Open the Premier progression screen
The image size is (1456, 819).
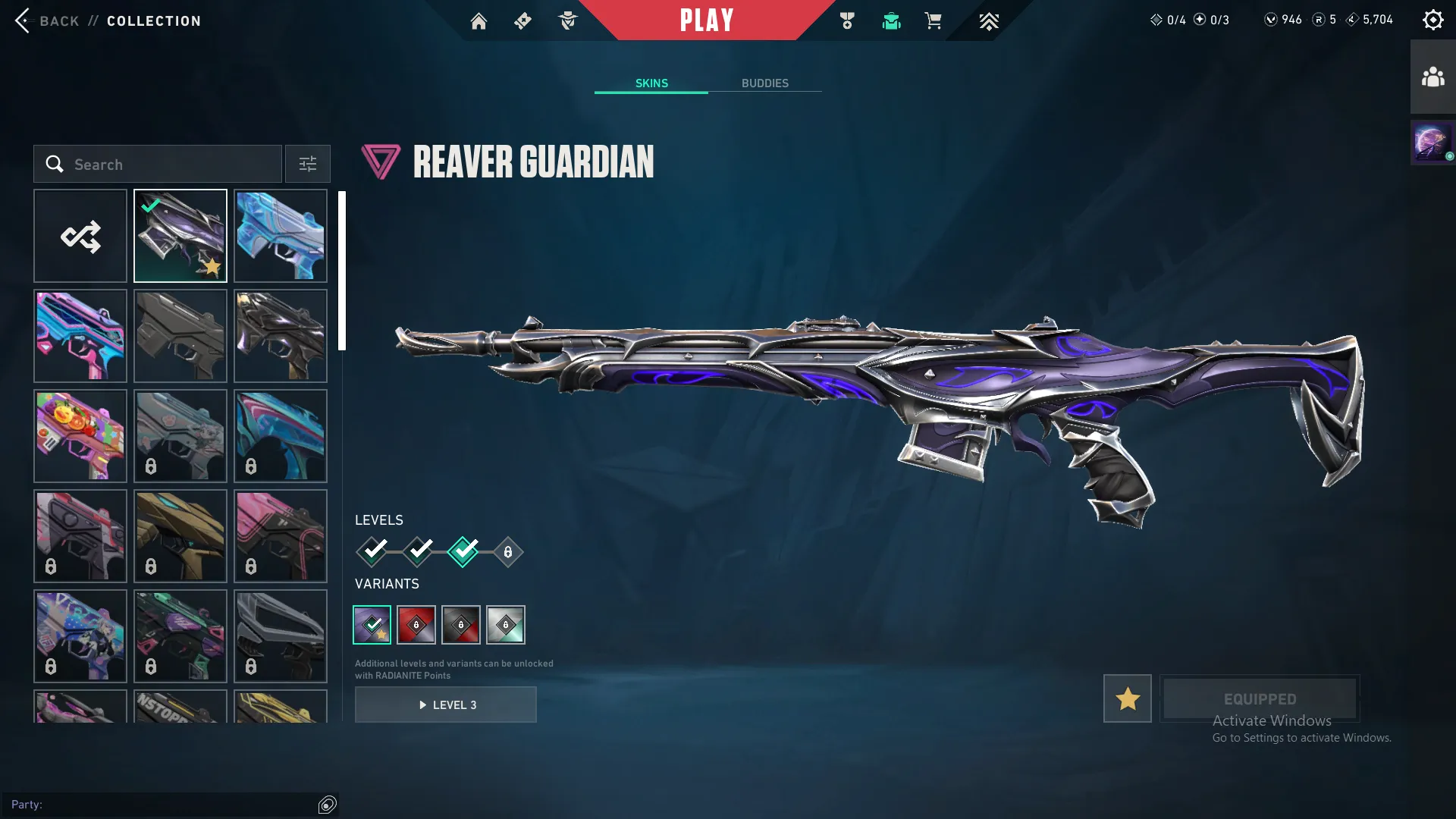(x=989, y=21)
